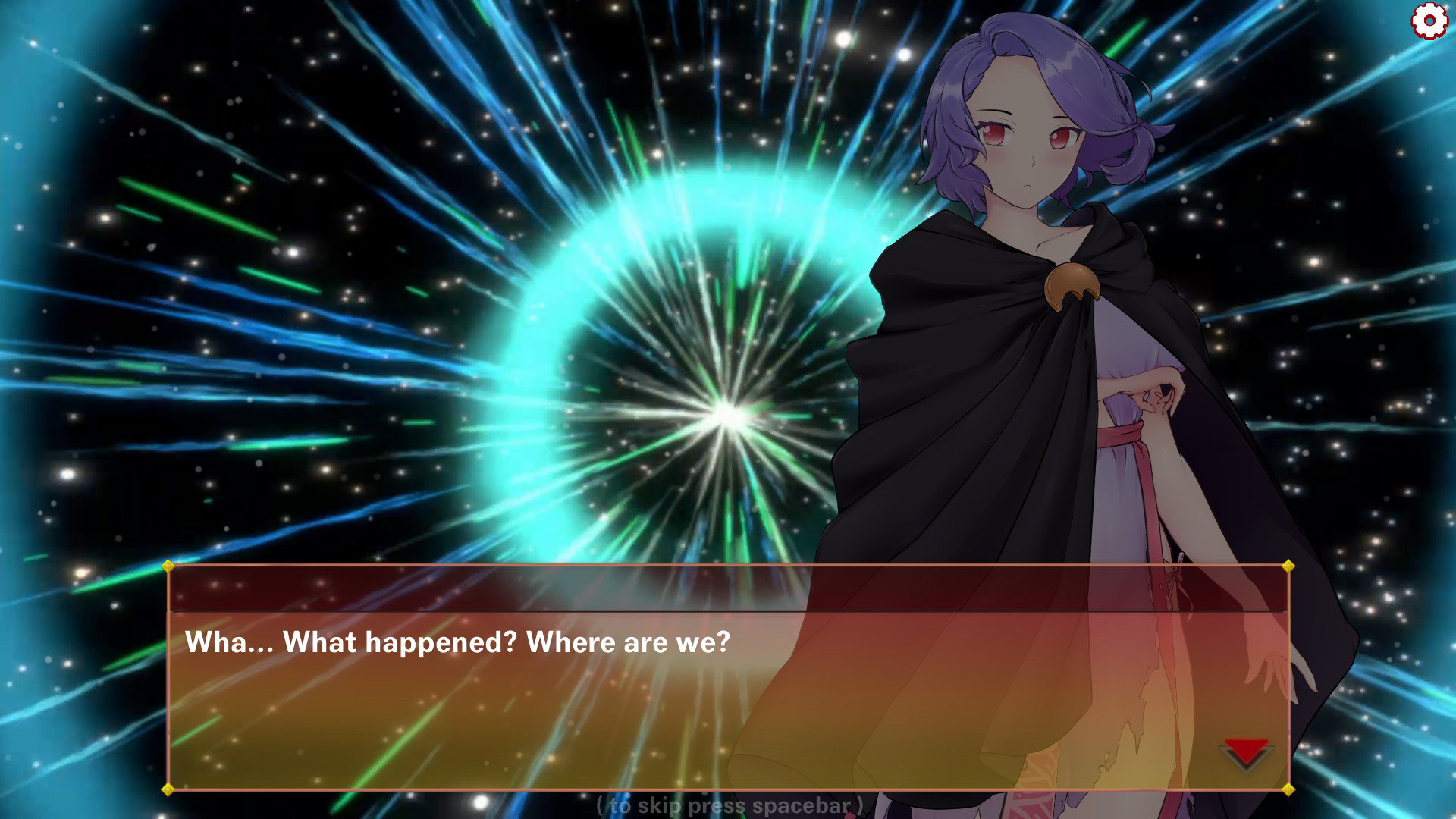Image resolution: width=1456 pixels, height=819 pixels.
Task: Click the cloaked purple-haired character sprite
Action: [x=1009, y=341]
